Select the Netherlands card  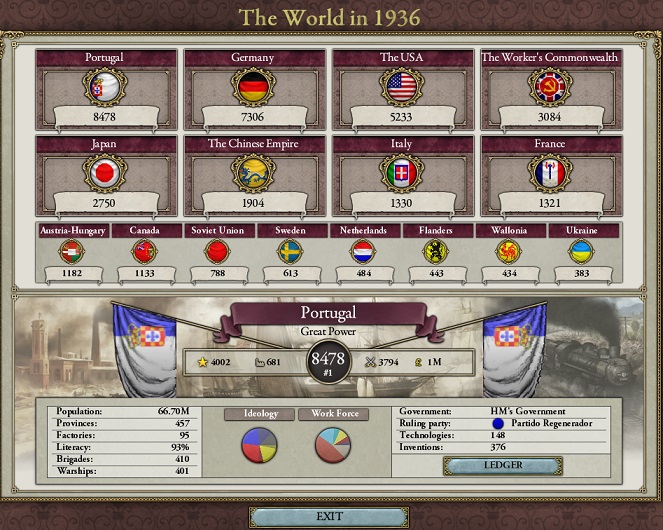tap(365, 251)
